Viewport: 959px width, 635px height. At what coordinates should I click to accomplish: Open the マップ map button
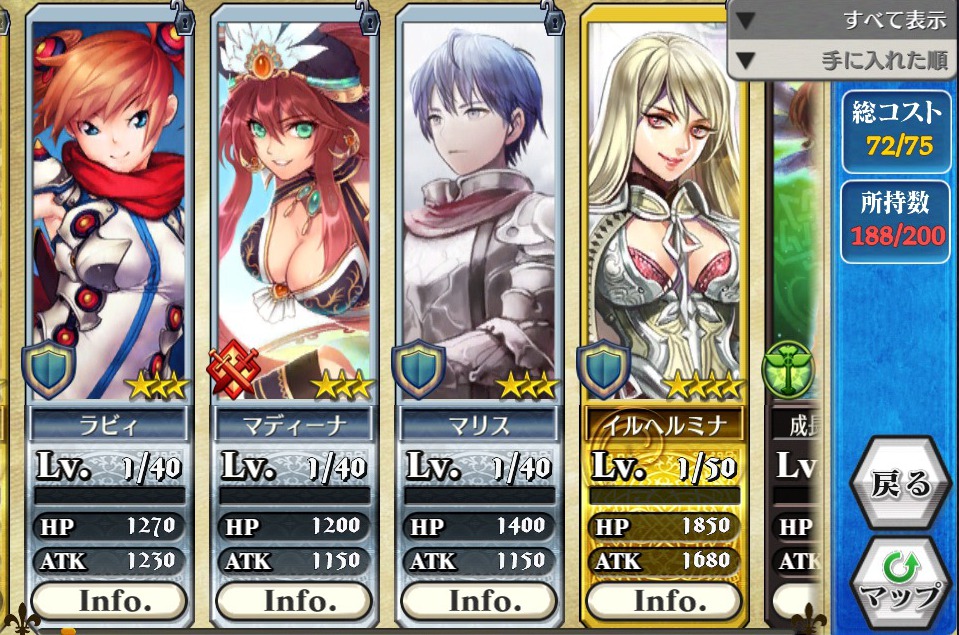point(901,584)
